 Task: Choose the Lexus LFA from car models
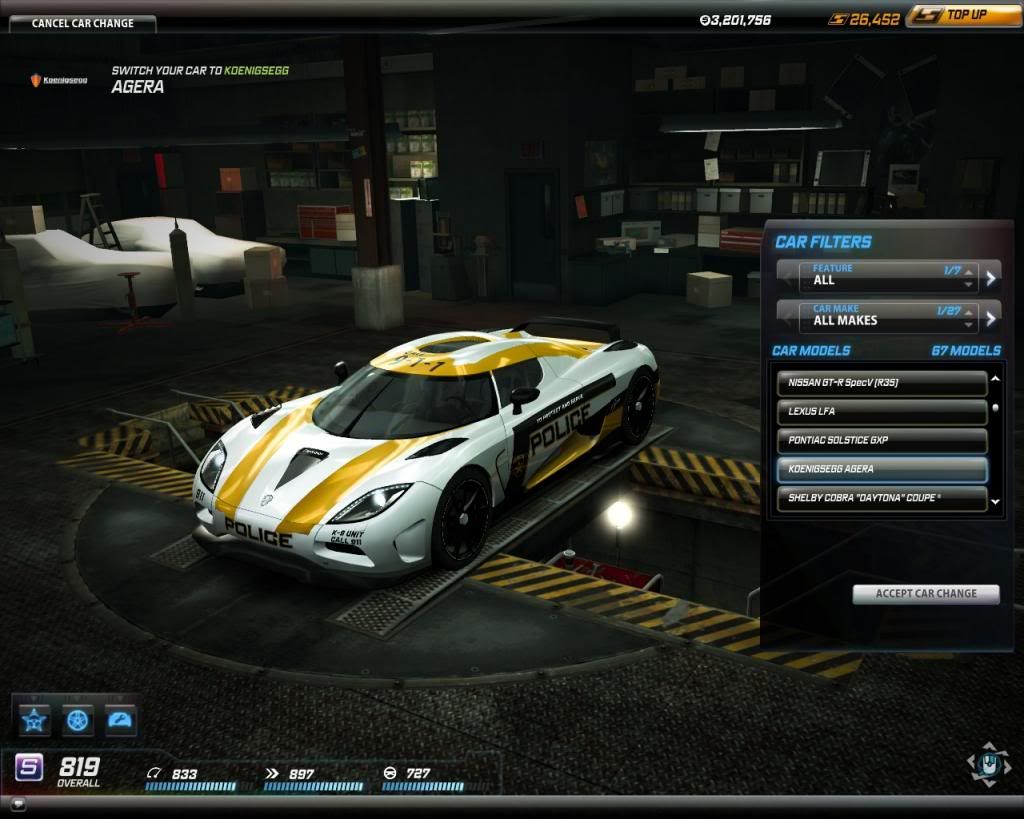pyautogui.click(x=882, y=412)
